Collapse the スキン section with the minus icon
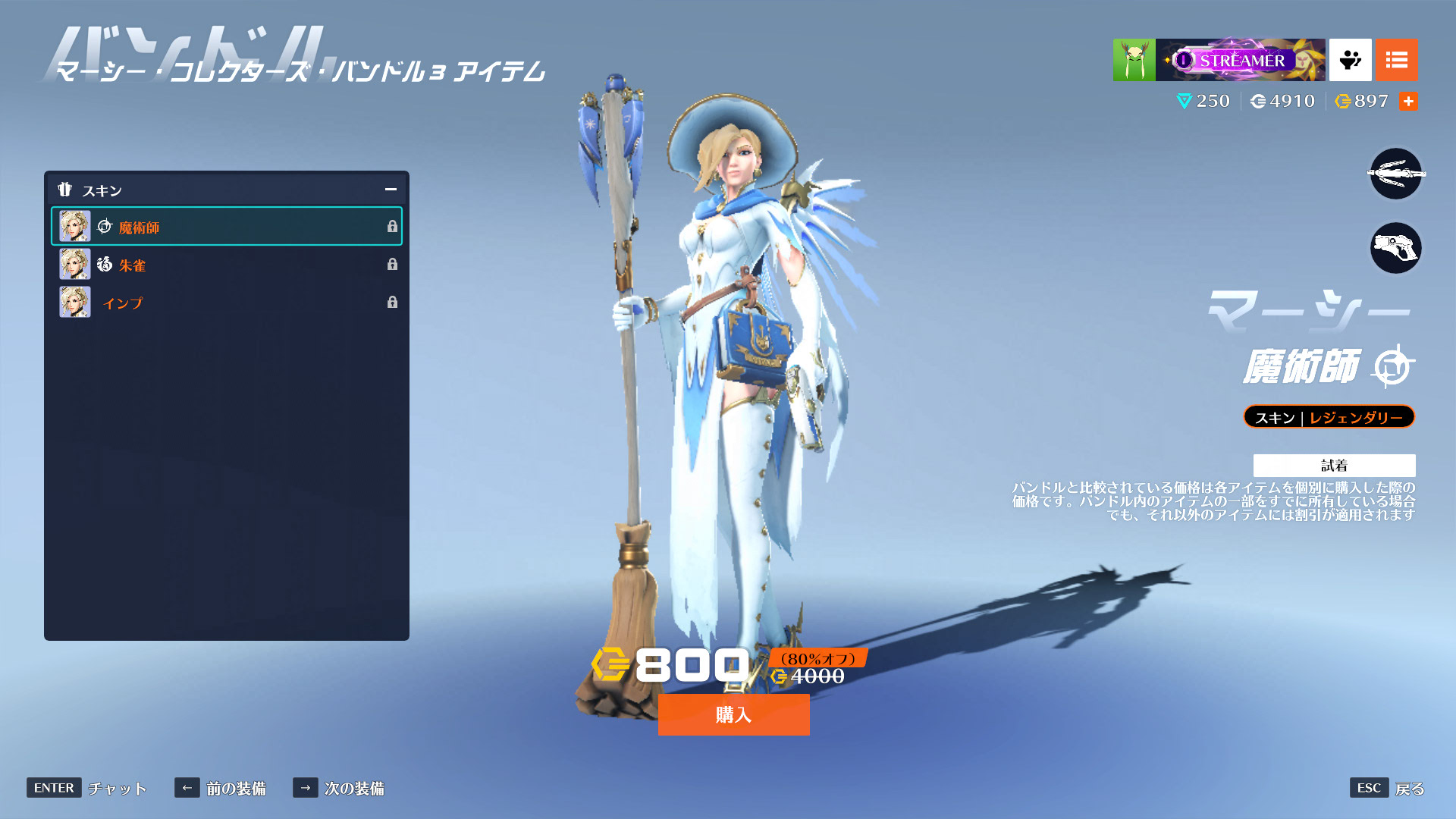1456x819 pixels. point(391,190)
